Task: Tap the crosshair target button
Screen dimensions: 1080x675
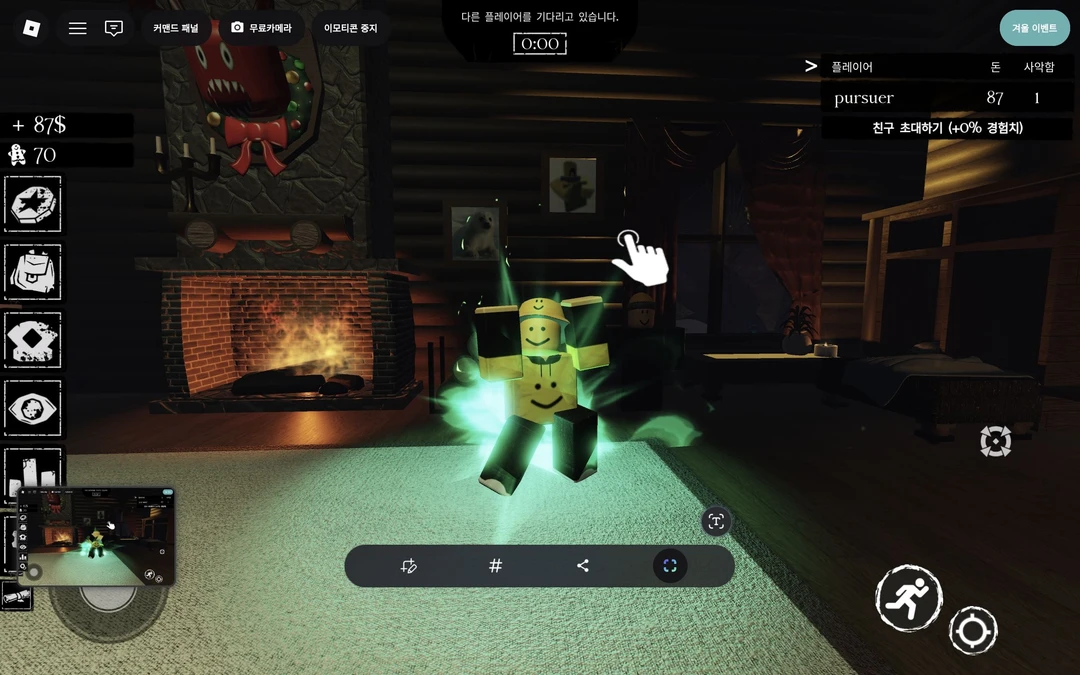Action: click(973, 631)
